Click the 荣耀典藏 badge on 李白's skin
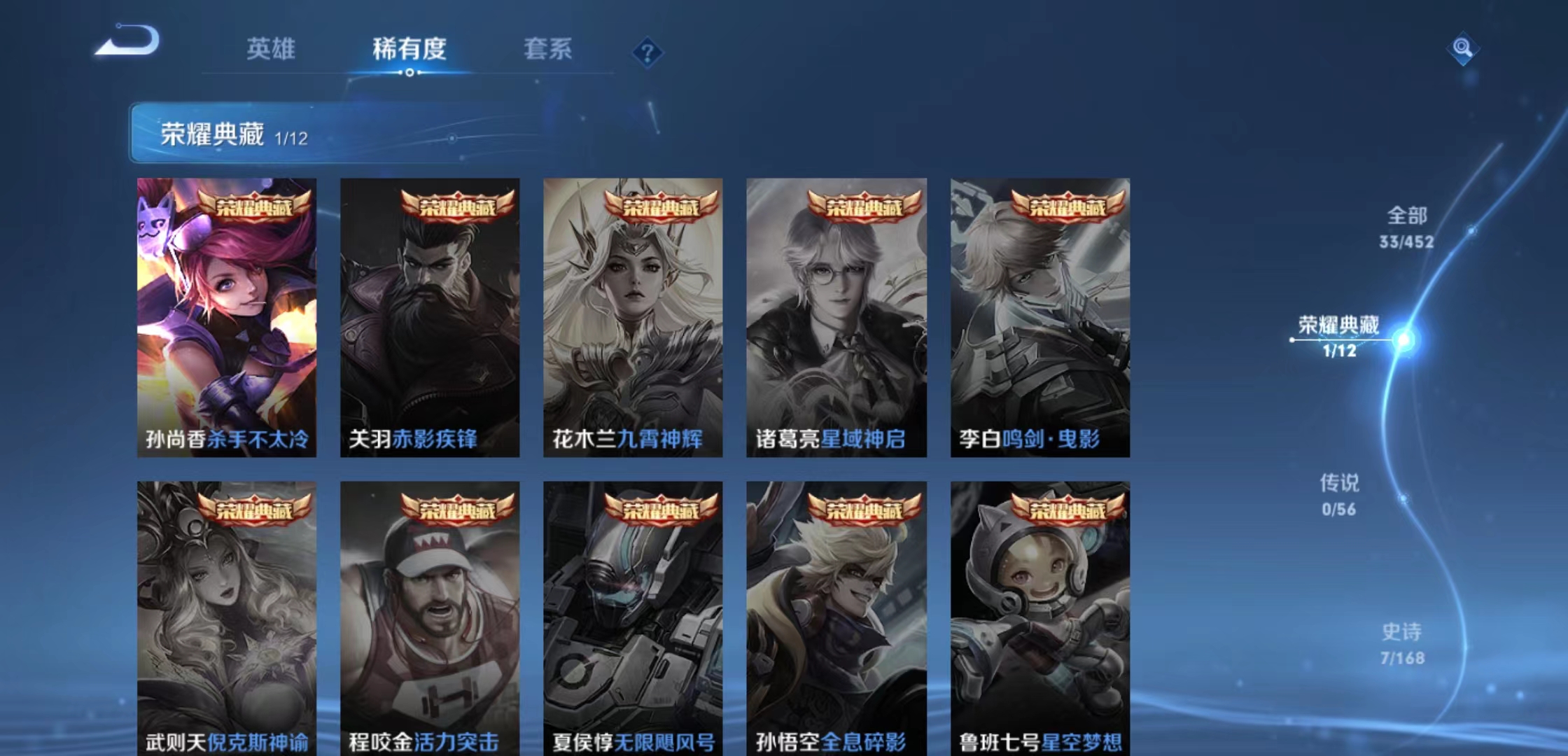The width and height of the screenshot is (1568, 756). point(1067,206)
